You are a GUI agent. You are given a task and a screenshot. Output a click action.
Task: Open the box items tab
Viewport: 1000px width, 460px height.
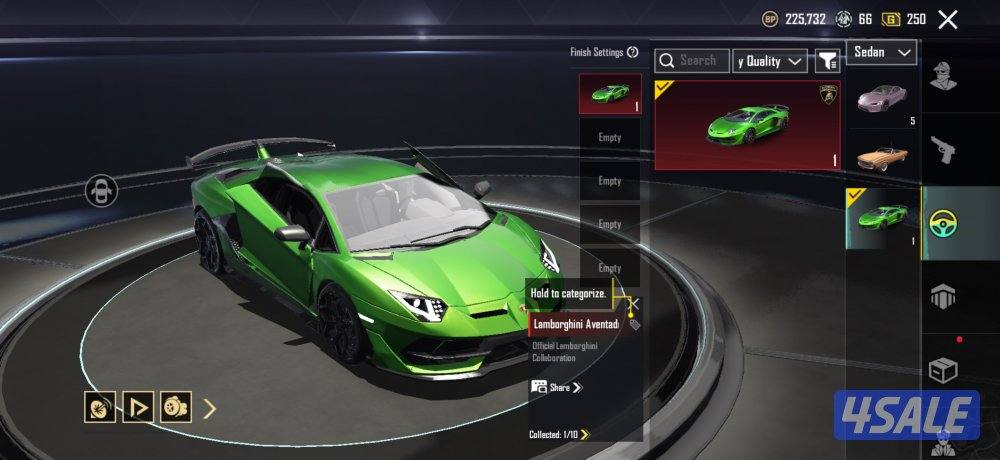942,370
